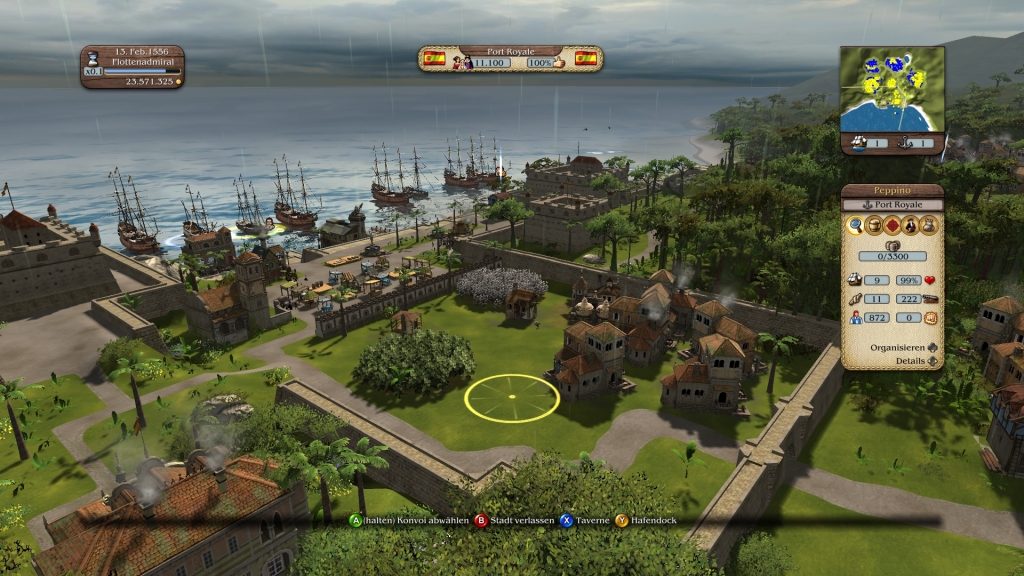
Task: Choose the sack tab in convoy panel
Action: pyautogui.click(x=928, y=226)
